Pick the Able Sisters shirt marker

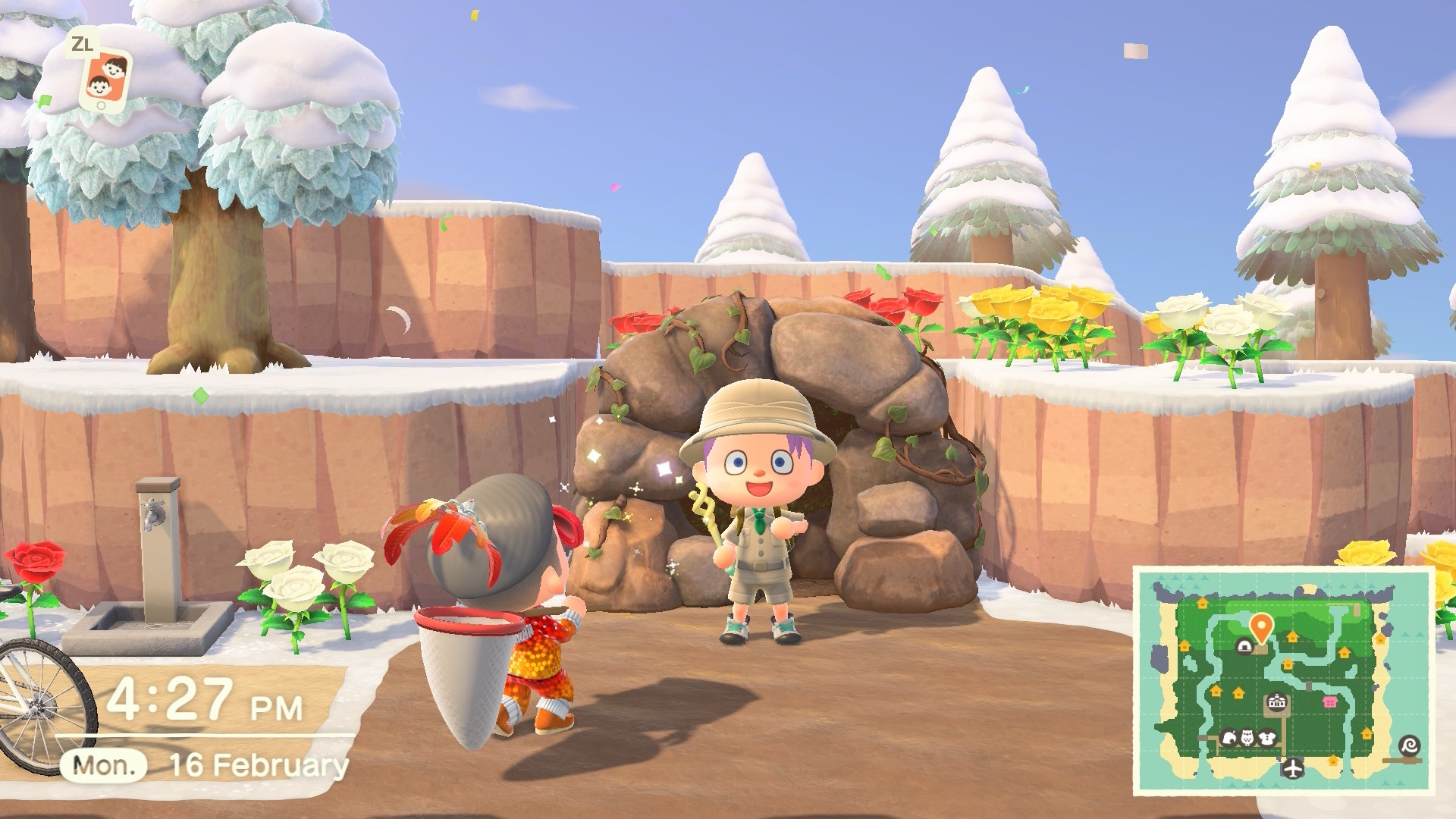1266,737
